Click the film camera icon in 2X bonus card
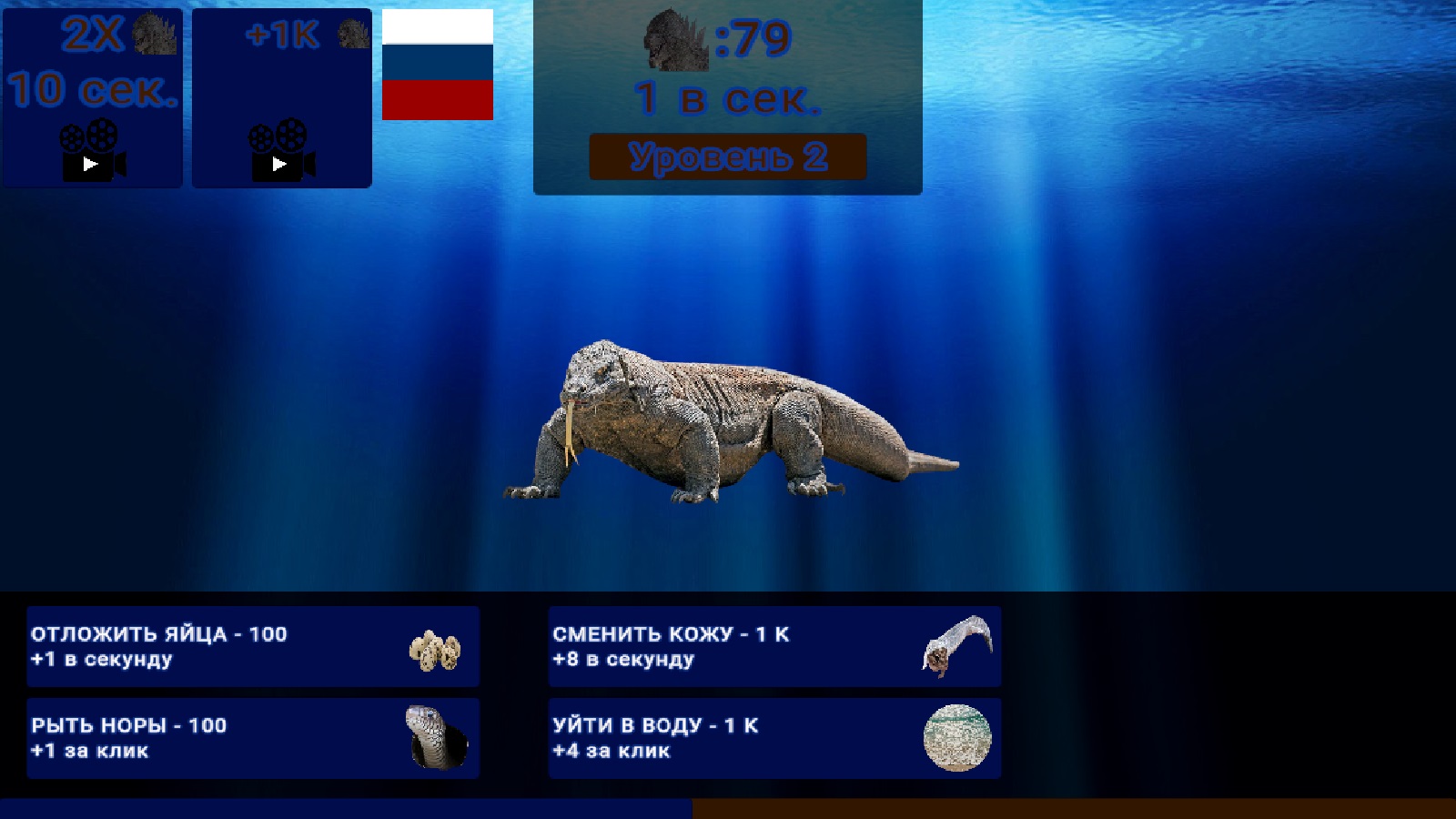 [91, 150]
